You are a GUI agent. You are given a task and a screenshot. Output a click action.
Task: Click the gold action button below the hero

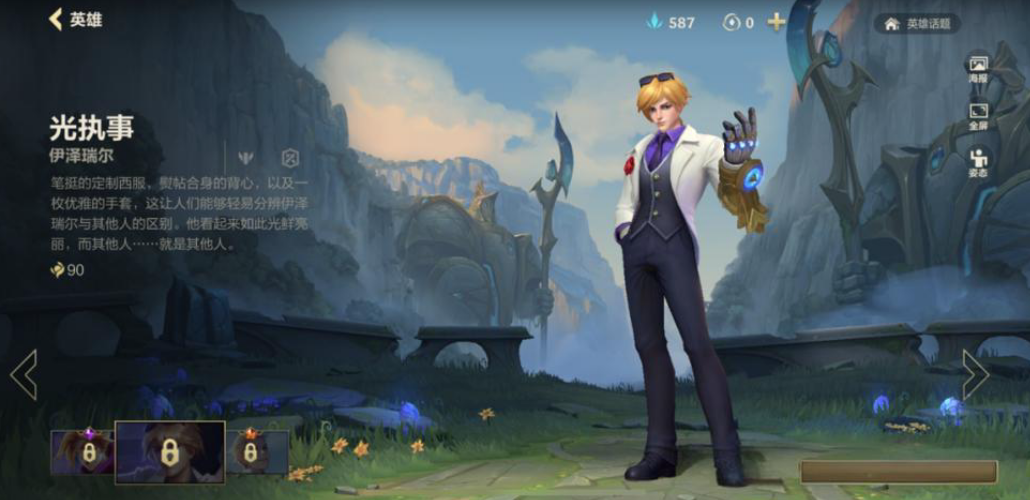[x=898, y=472]
